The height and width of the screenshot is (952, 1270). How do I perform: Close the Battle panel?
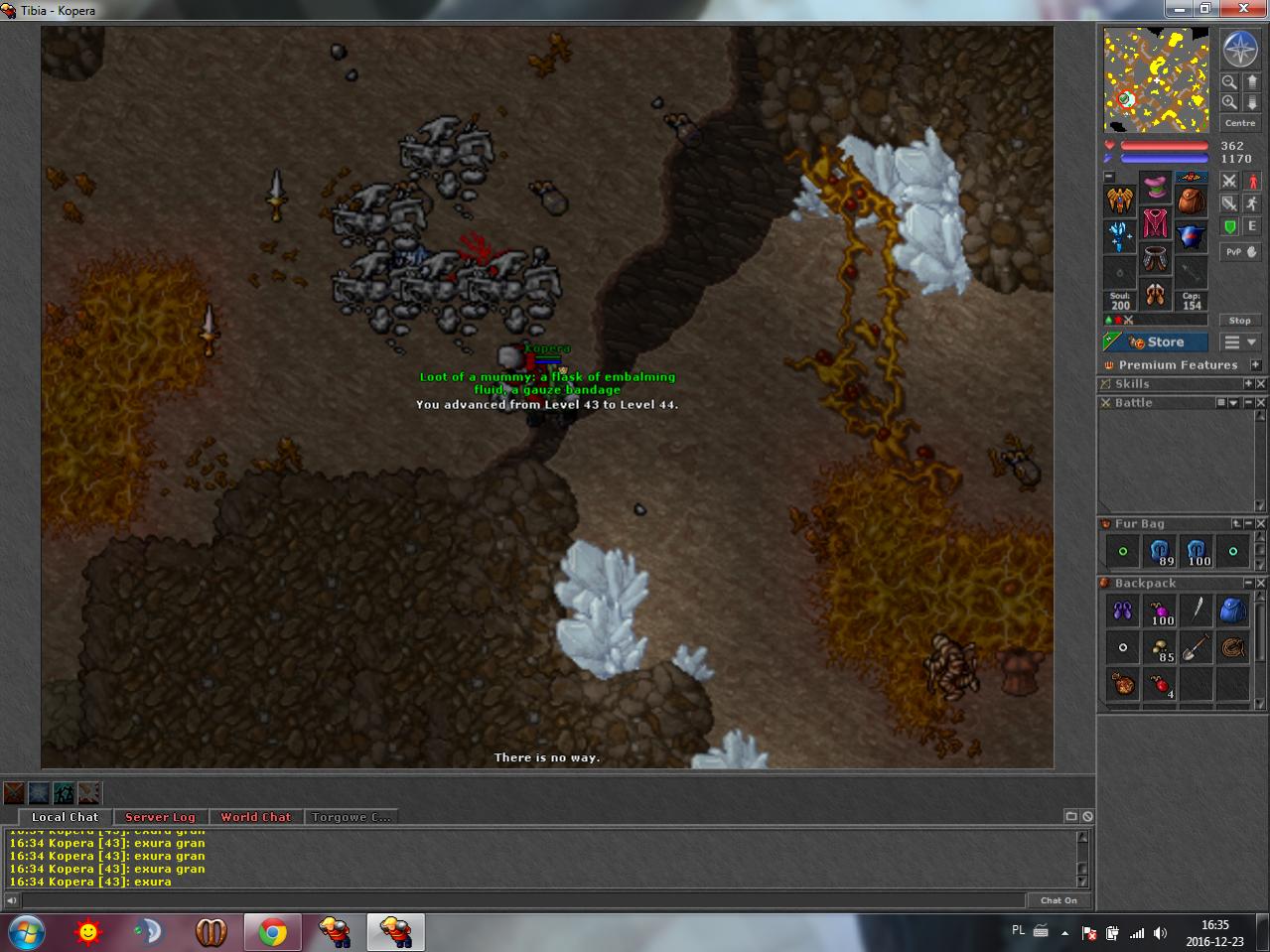(1261, 403)
